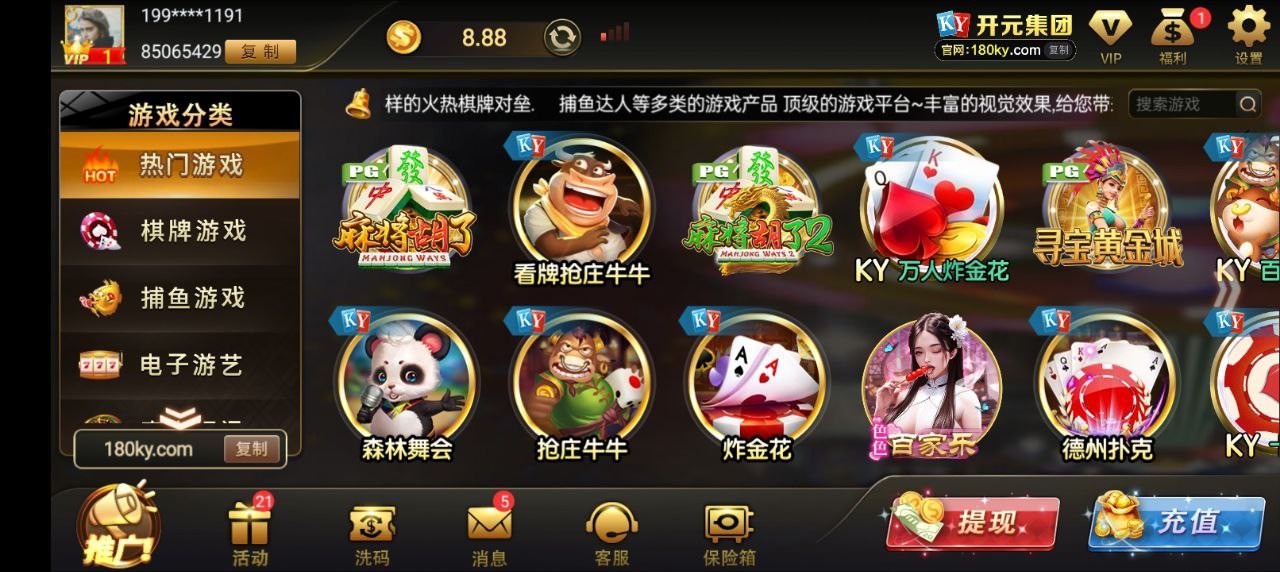Click the search games field
1280x572 pixels.
point(1183,104)
